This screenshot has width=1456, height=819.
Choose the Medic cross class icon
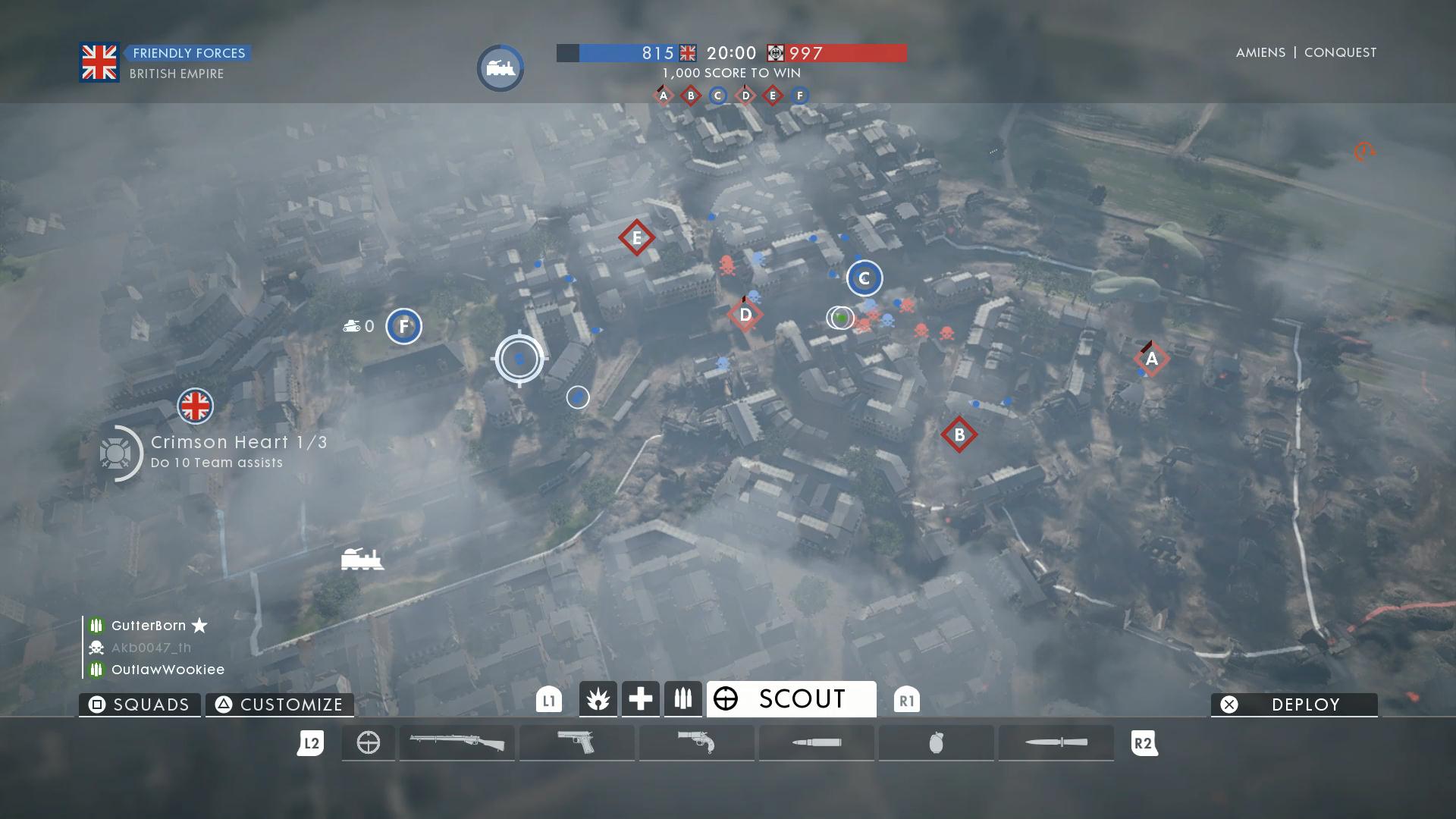[x=641, y=699]
